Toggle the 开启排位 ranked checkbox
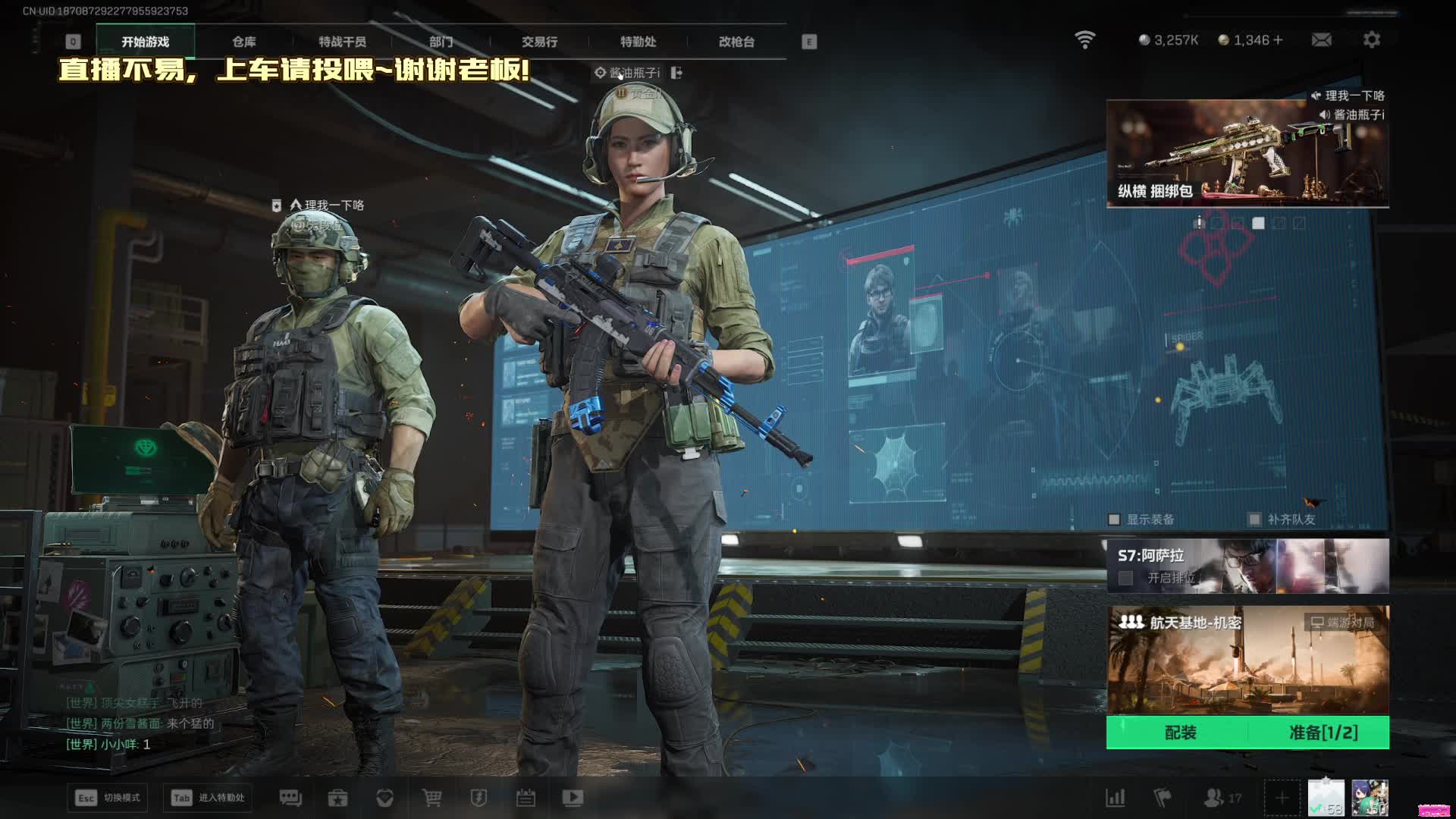Viewport: 1456px width, 819px height. coord(1126,578)
